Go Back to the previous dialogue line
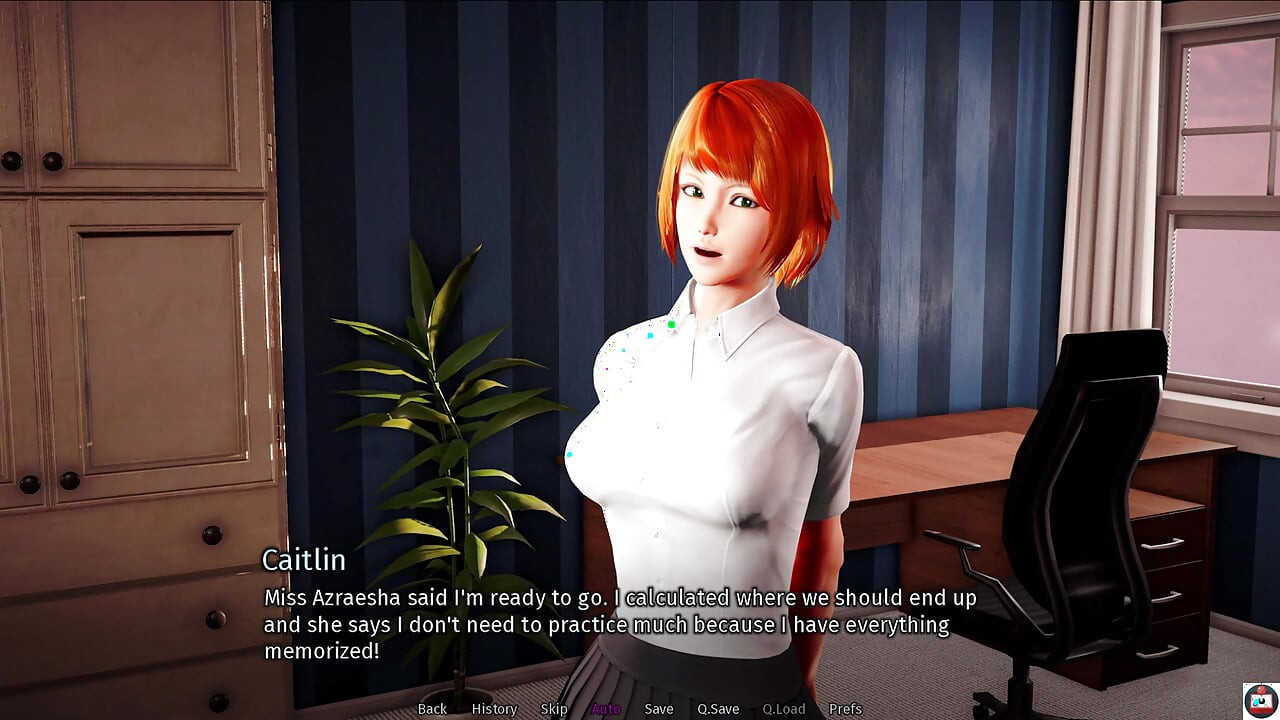This screenshot has width=1280, height=720. click(432, 709)
